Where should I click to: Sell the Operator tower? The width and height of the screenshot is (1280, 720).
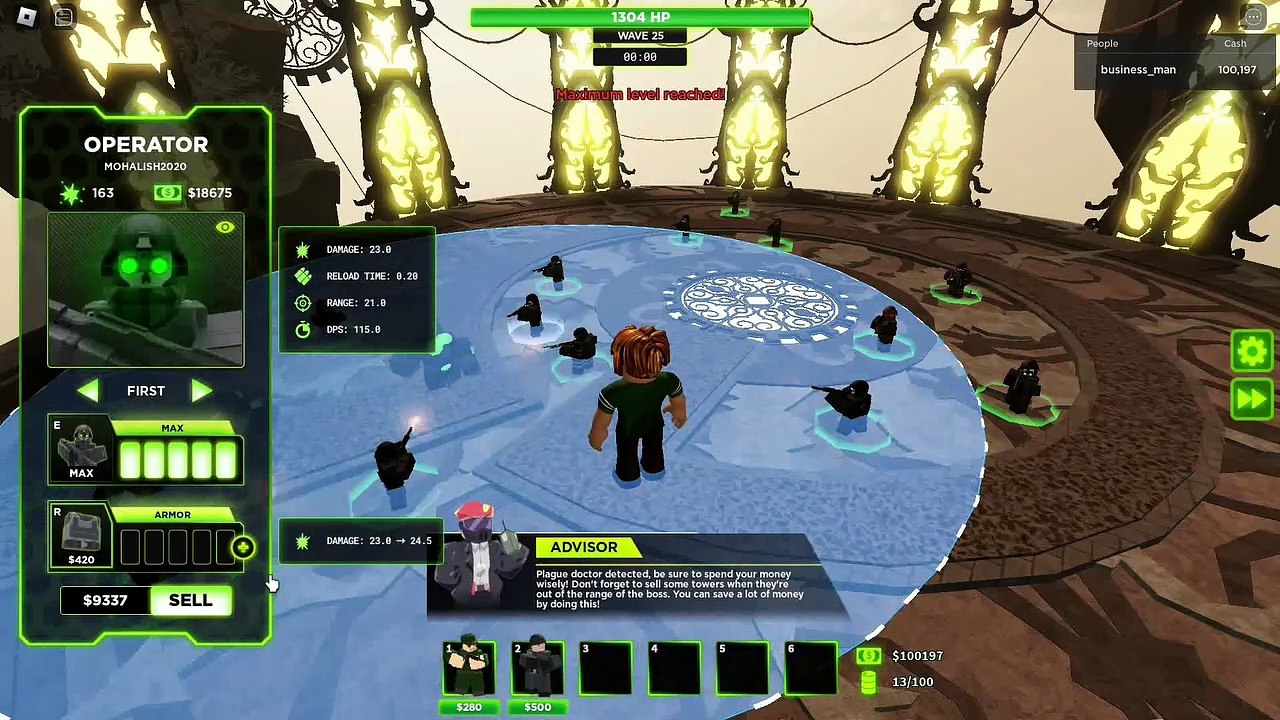pos(190,600)
